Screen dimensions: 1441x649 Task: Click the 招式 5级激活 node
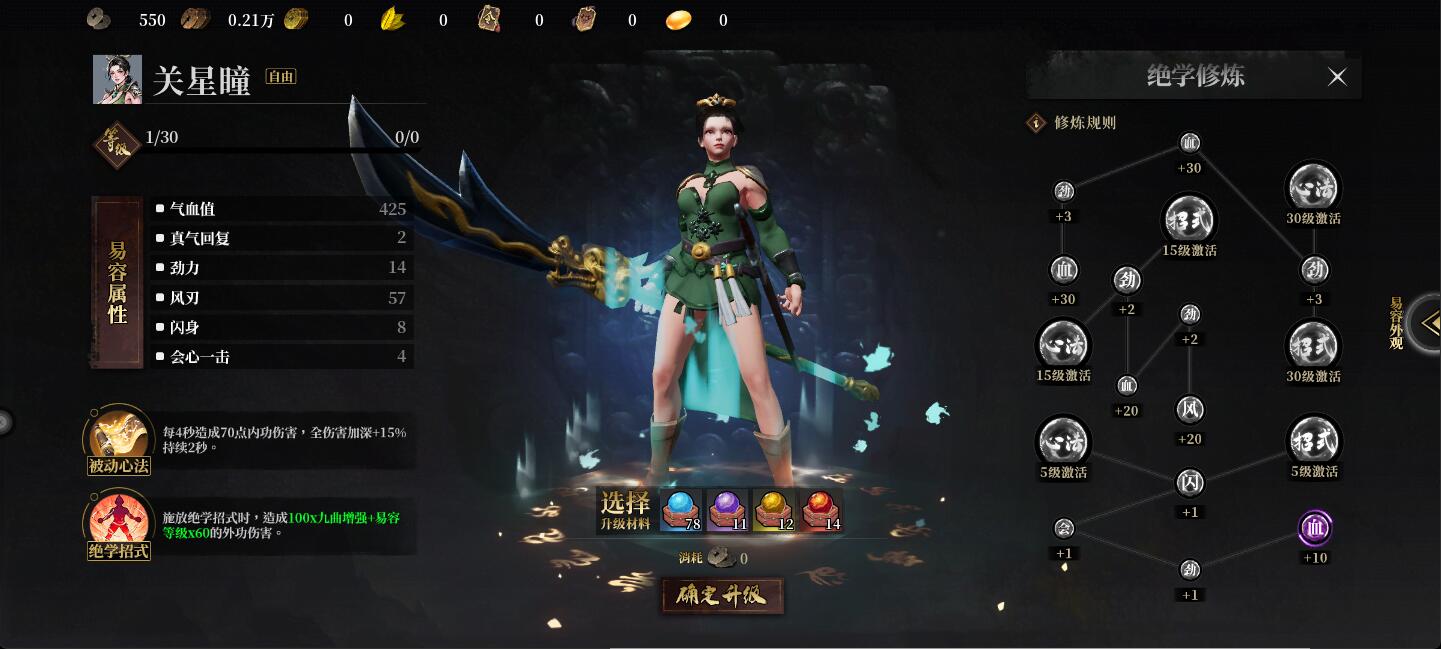[x=1314, y=440]
